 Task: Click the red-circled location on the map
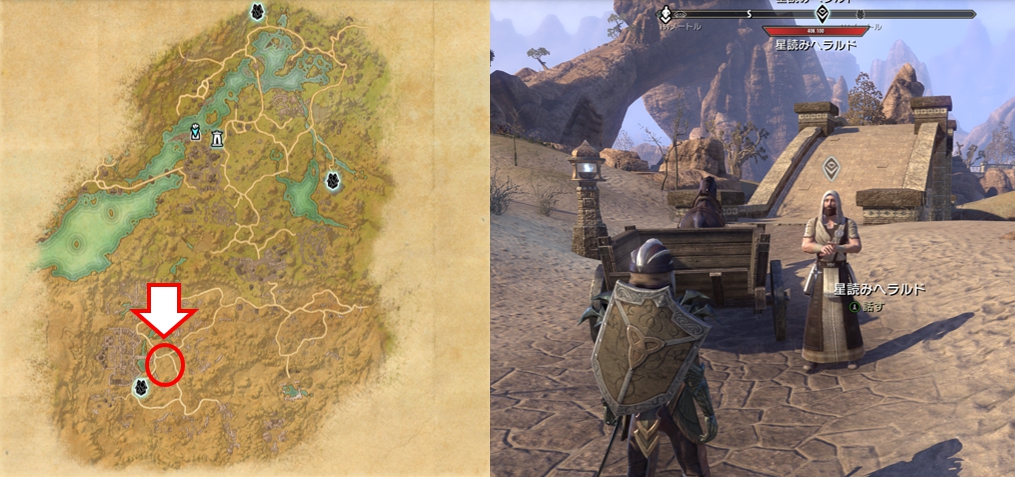tap(165, 364)
